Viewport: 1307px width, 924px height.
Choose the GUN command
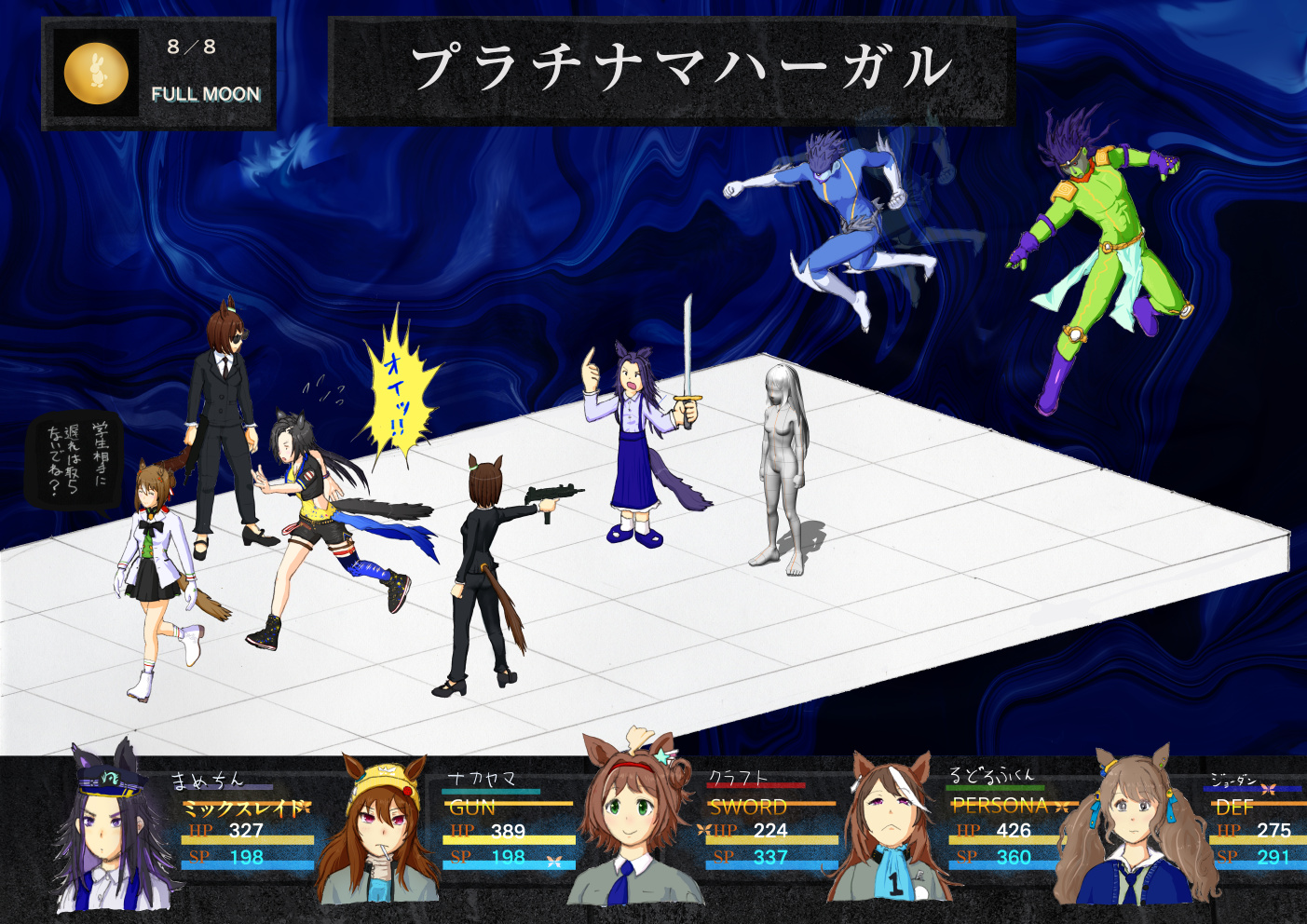pyautogui.click(x=472, y=808)
